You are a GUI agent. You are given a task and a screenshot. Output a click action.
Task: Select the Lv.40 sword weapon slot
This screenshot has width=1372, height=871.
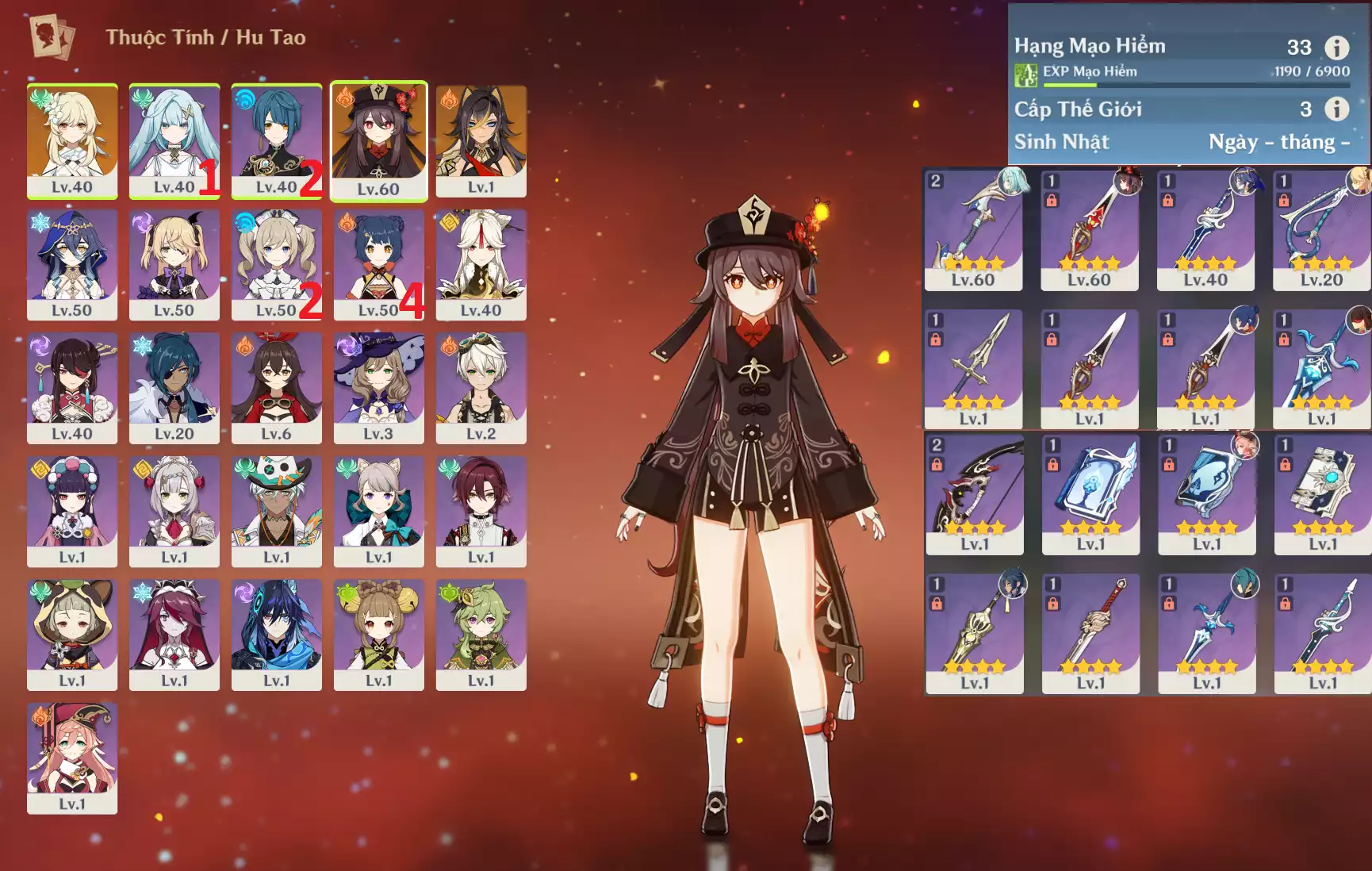tap(1205, 229)
